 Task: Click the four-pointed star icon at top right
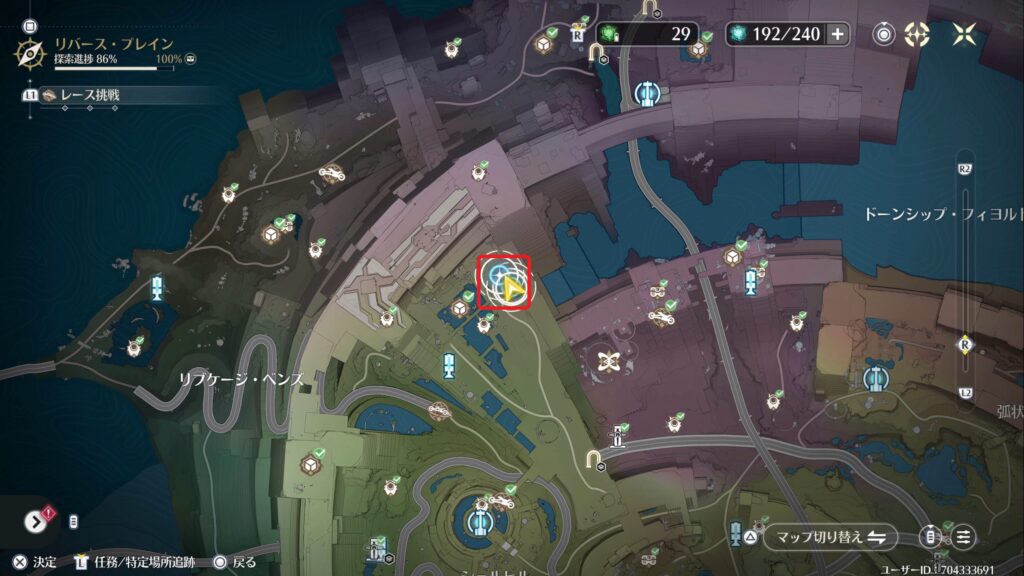pos(964,34)
